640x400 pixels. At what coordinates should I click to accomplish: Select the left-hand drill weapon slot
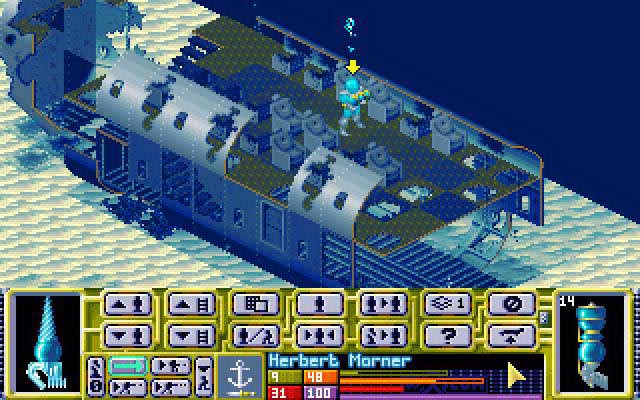click(x=43, y=338)
